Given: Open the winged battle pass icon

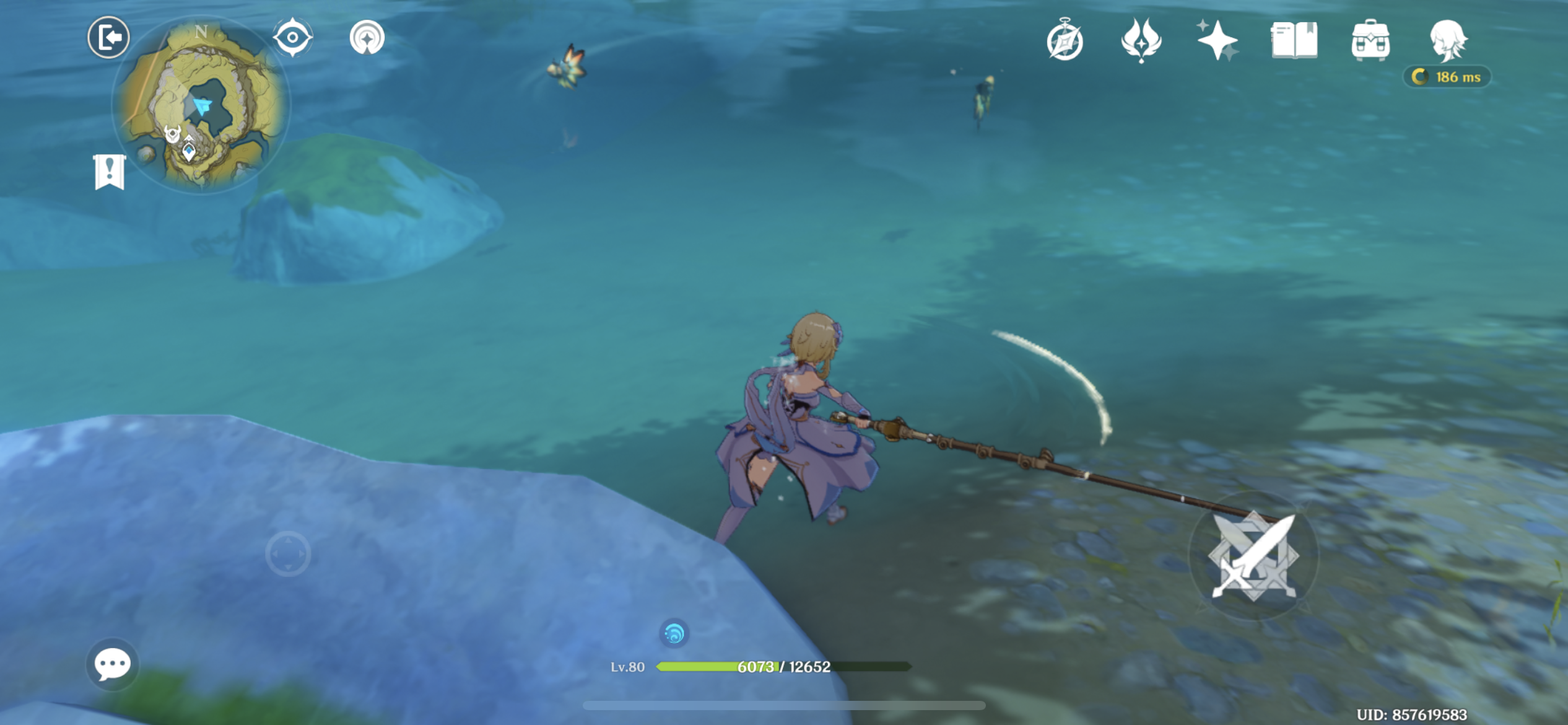Looking at the screenshot, I should (x=1141, y=41).
